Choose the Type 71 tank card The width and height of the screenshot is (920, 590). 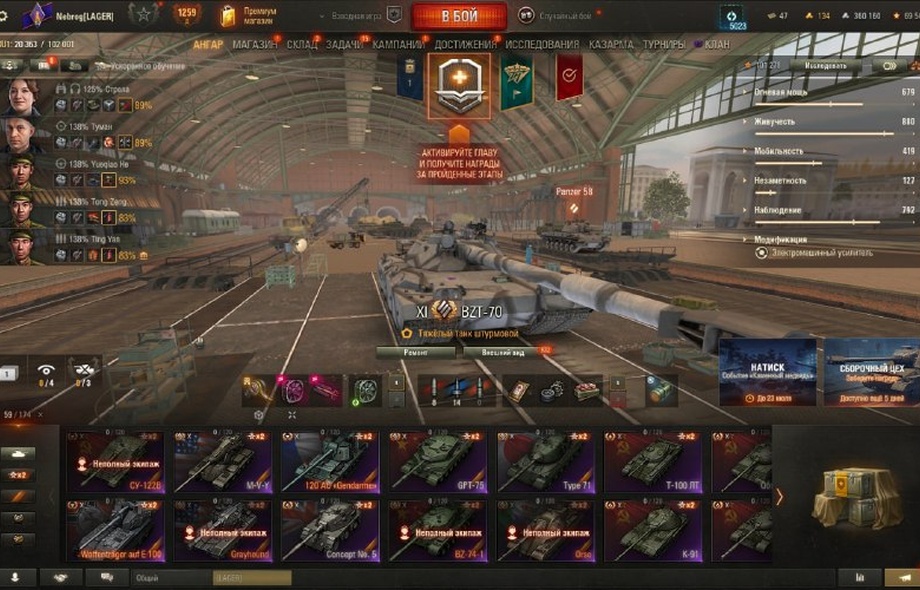(545, 461)
